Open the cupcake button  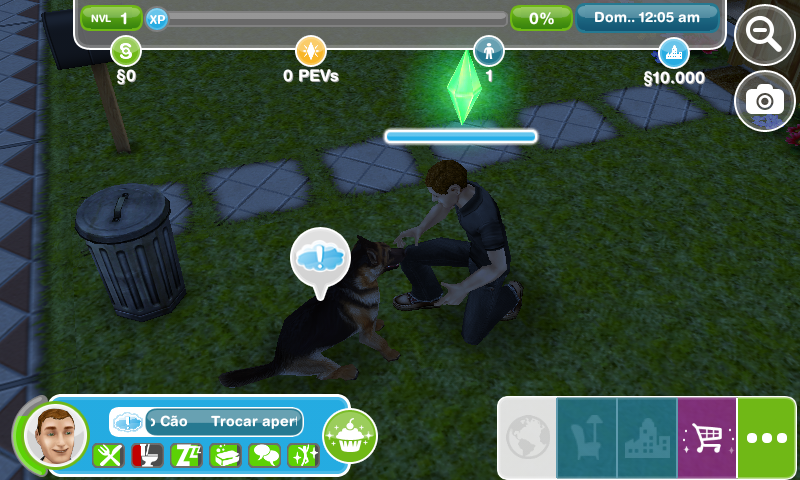pos(349,435)
